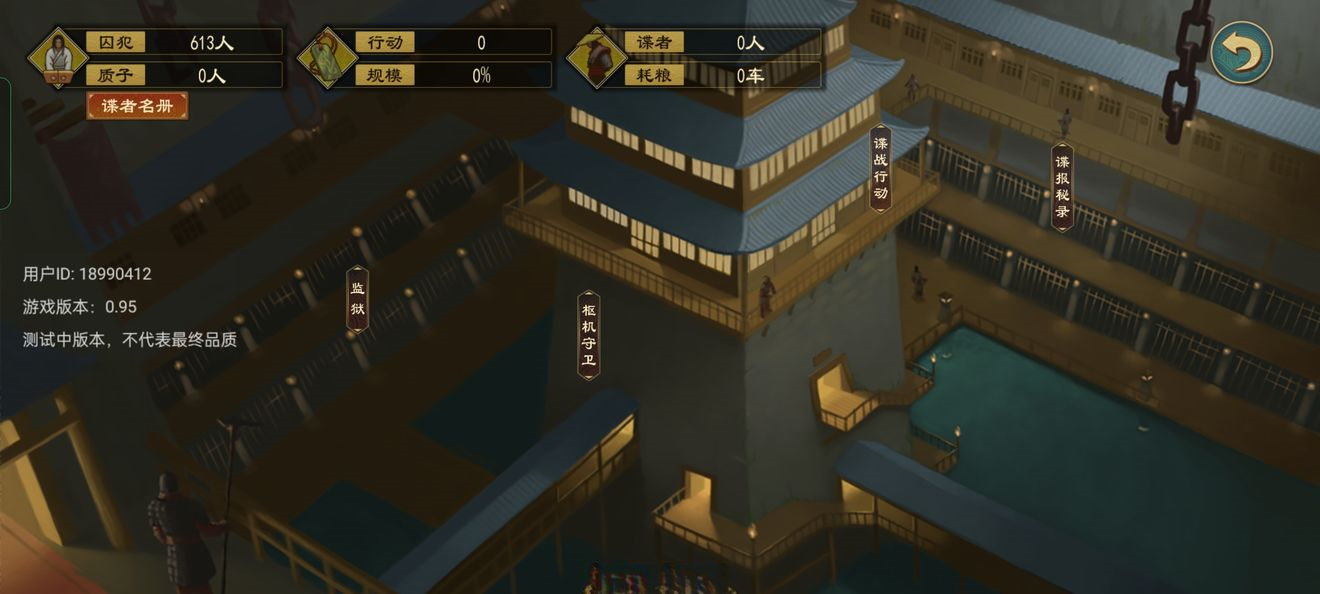Open the 谍者名册 spy roster
This screenshot has width=1320, height=594.
[x=137, y=106]
